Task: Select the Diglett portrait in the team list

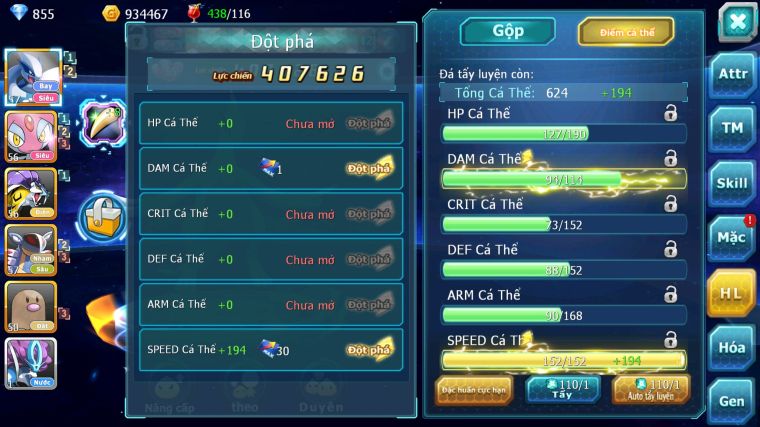Action: (31, 306)
